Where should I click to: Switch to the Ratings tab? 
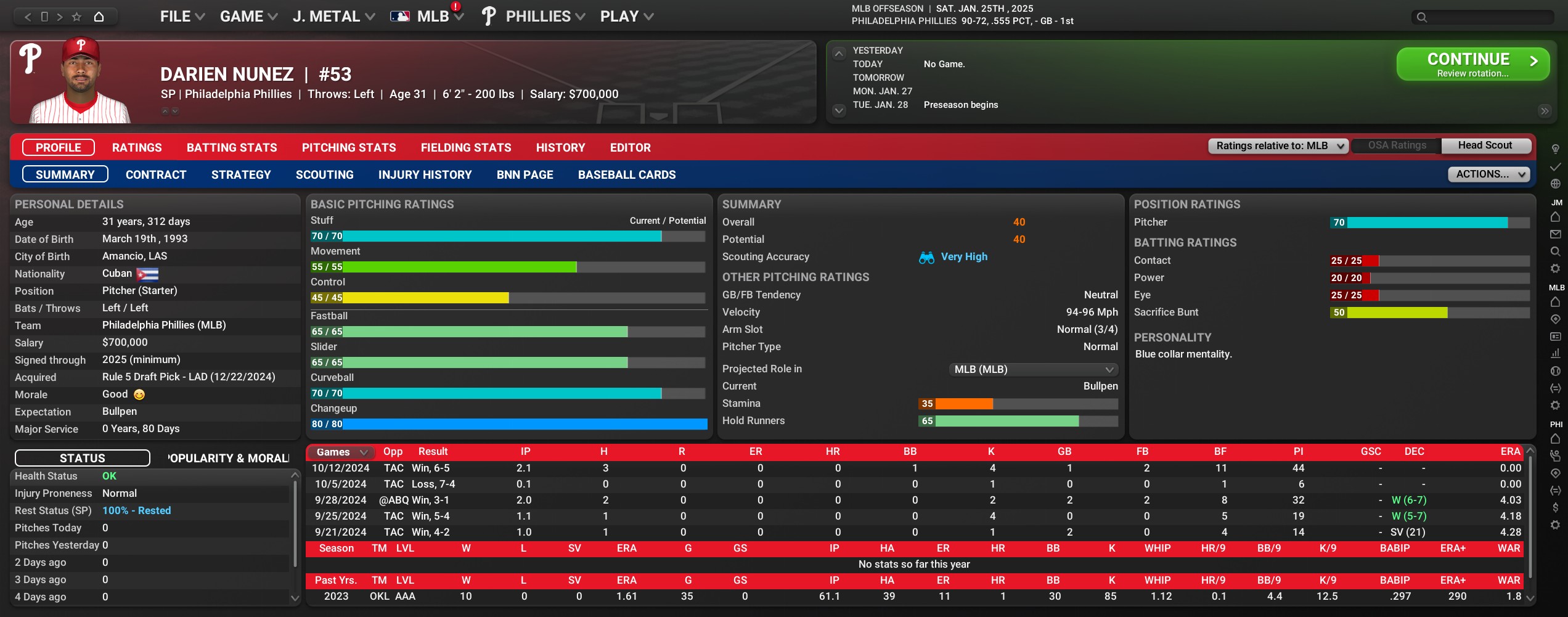(137, 148)
